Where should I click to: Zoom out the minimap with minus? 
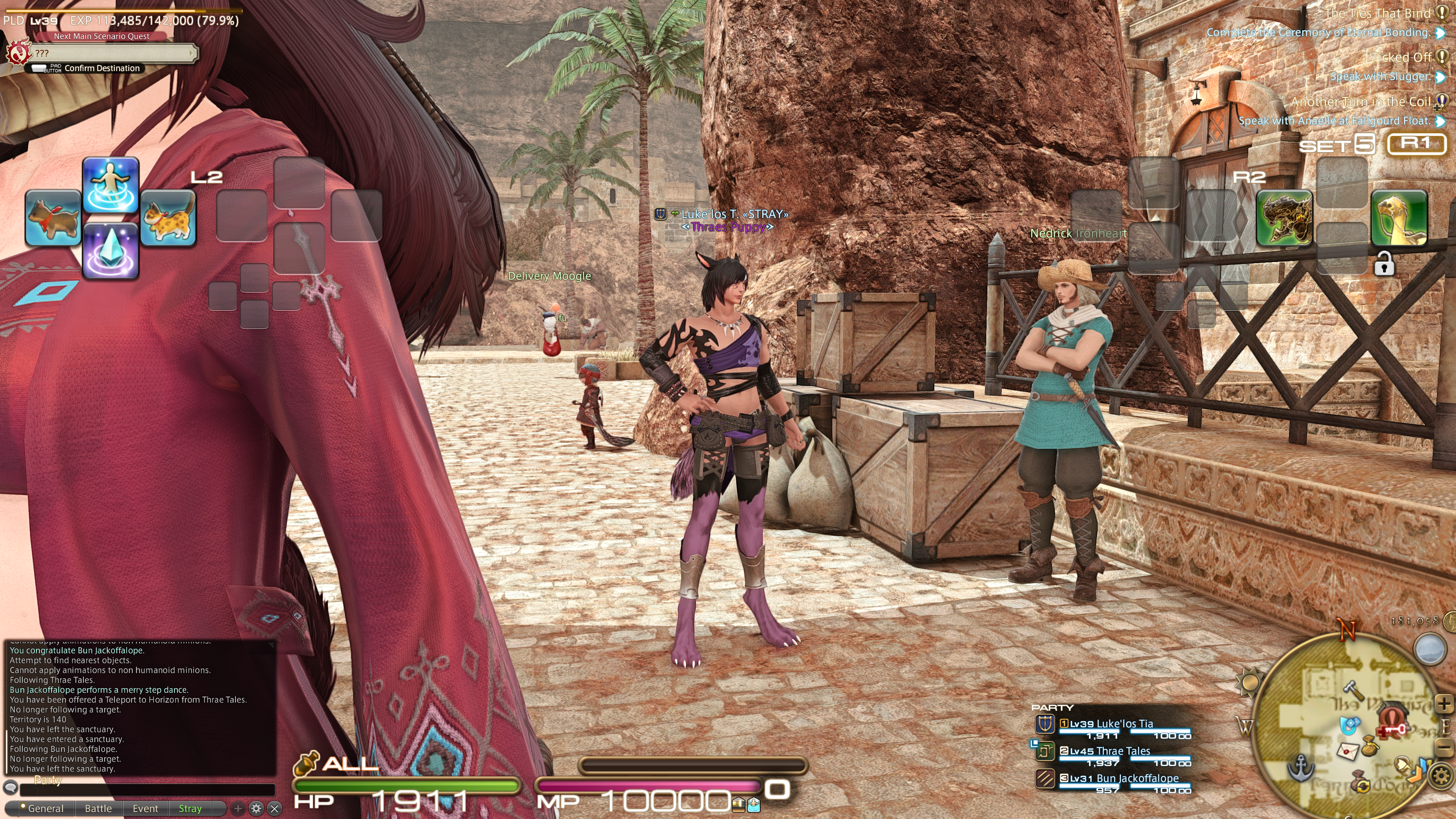tap(1444, 747)
